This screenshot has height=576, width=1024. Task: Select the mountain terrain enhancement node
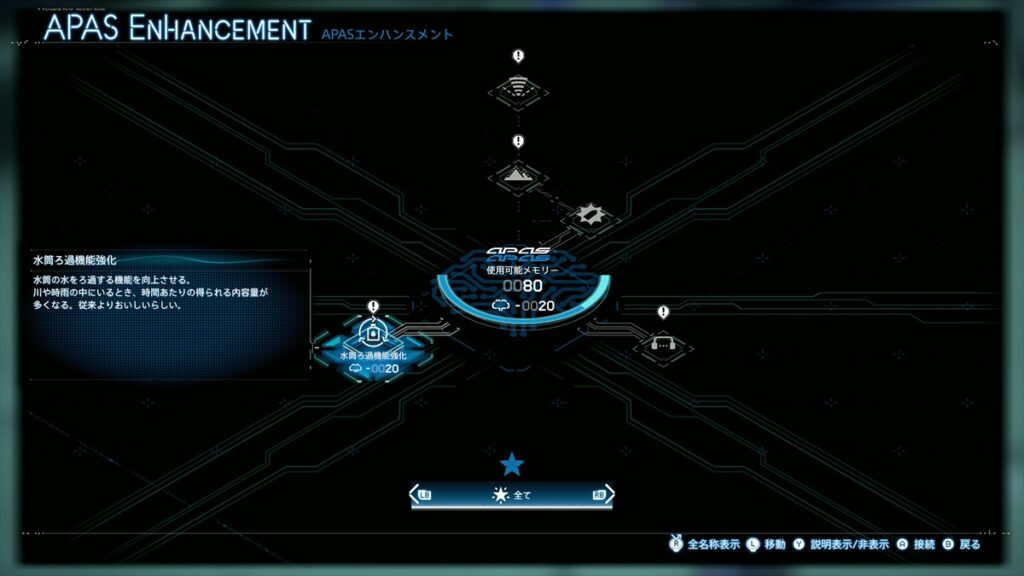518,175
